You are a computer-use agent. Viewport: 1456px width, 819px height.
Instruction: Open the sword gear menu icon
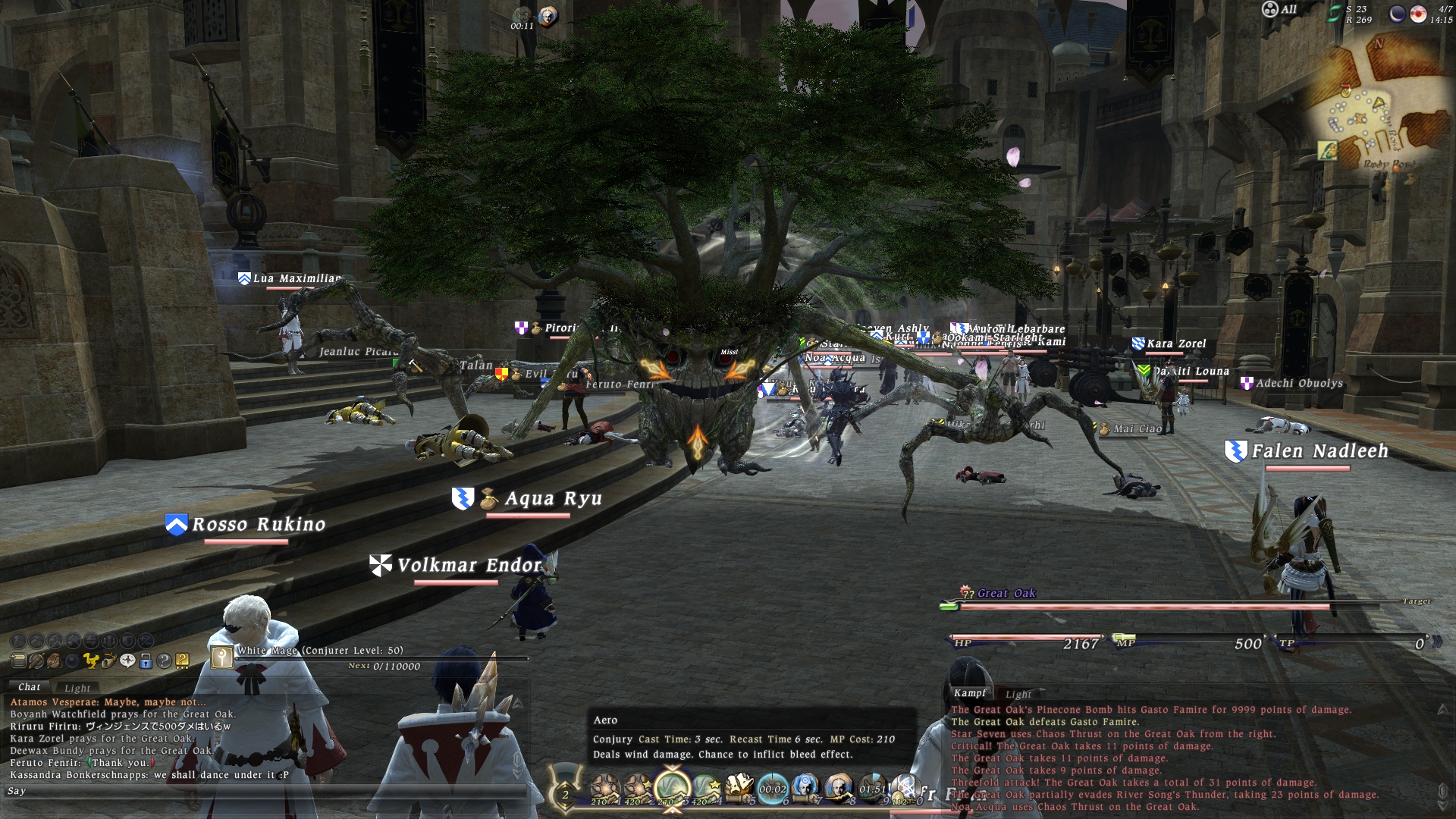pyautogui.click(x=36, y=661)
